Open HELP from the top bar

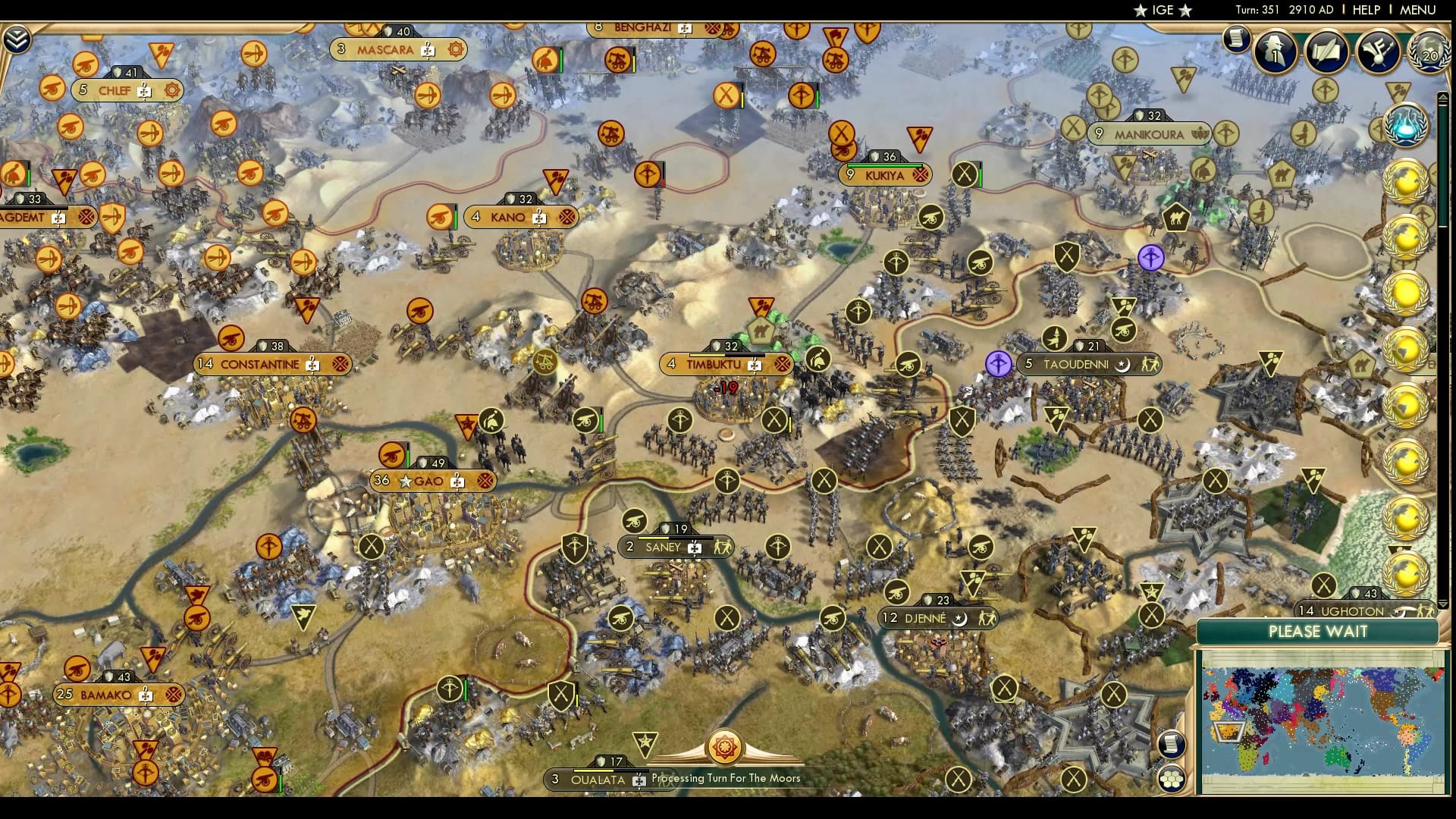(x=1365, y=11)
